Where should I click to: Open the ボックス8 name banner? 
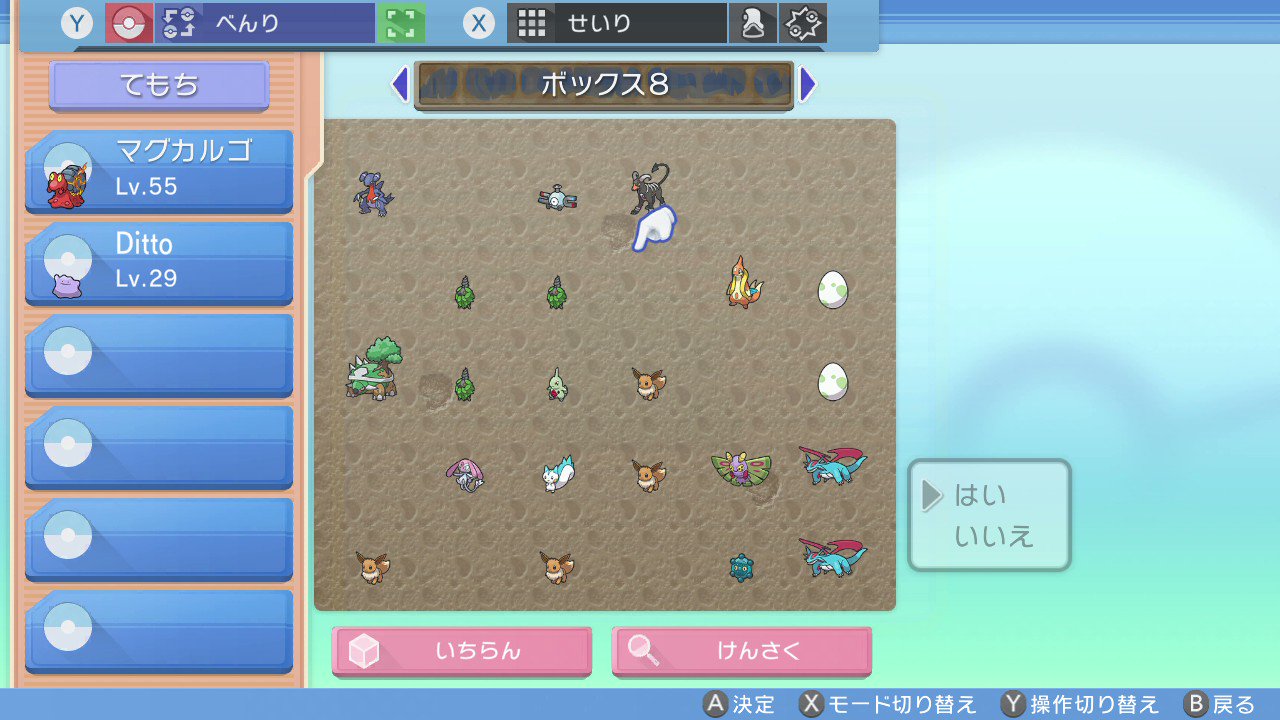(x=604, y=85)
